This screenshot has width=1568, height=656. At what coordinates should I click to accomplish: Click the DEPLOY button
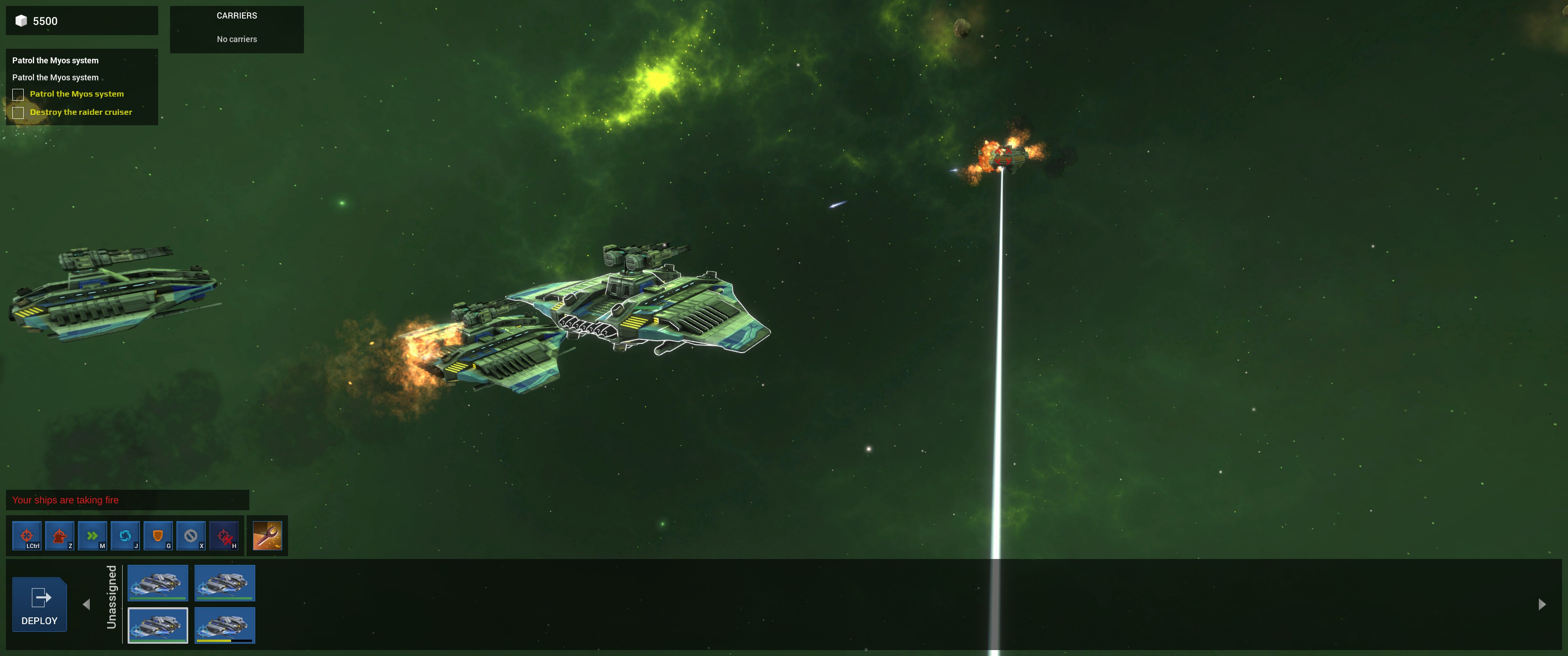pyautogui.click(x=40, y=604)
